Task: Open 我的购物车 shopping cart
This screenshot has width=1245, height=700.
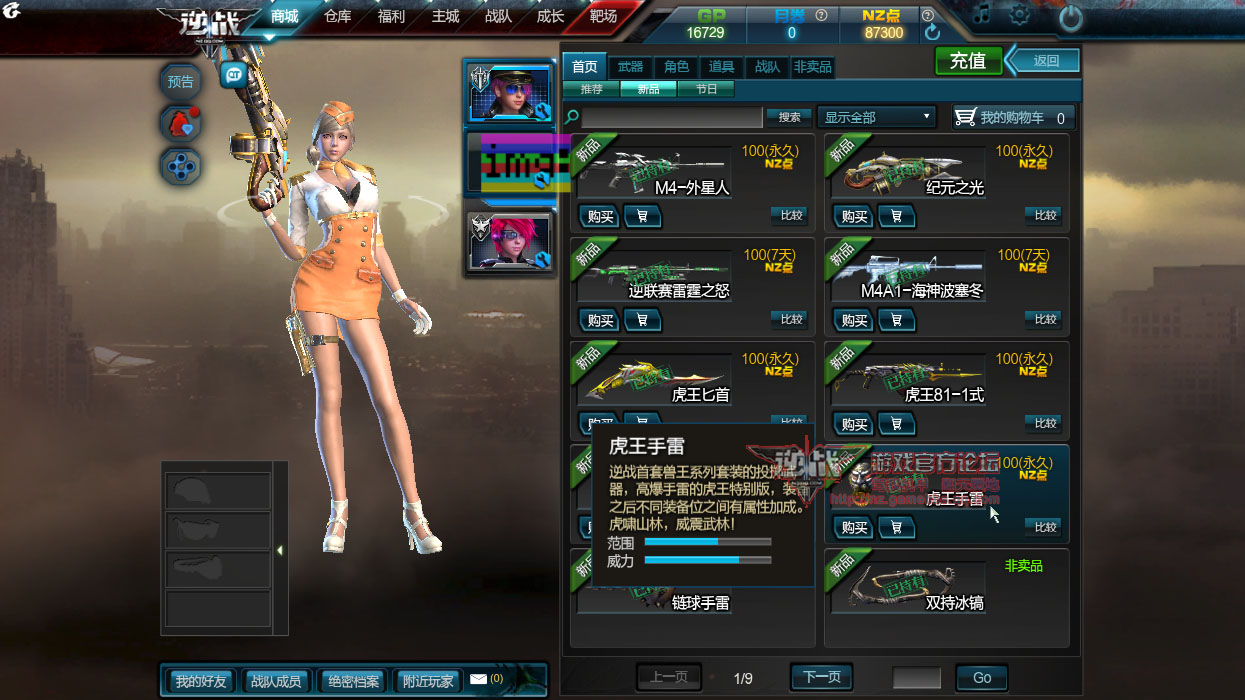Action: [x=1013, y=117]
